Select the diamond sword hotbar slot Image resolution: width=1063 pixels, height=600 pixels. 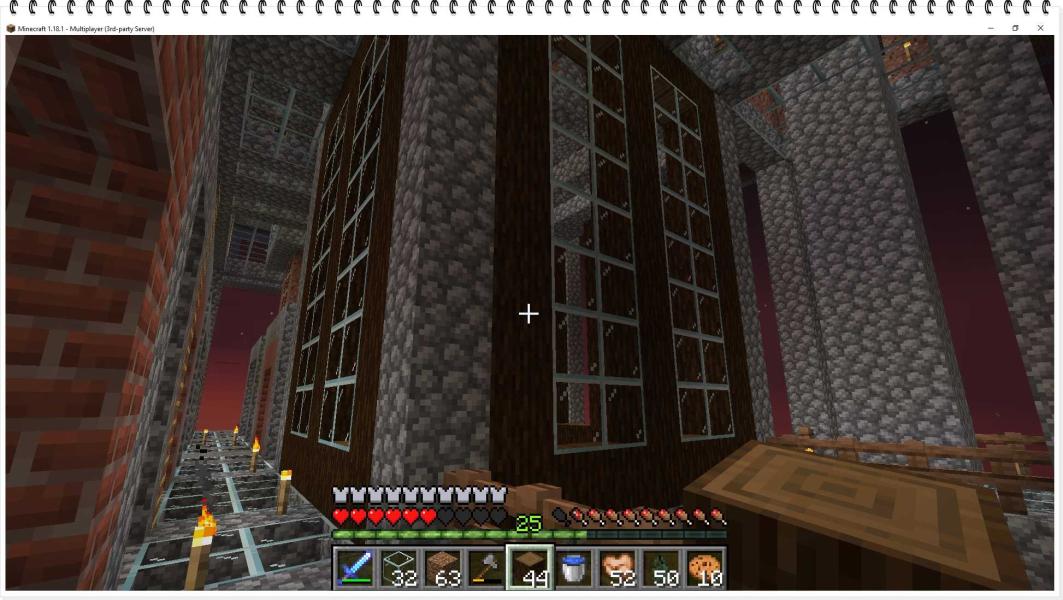point(355,568)
